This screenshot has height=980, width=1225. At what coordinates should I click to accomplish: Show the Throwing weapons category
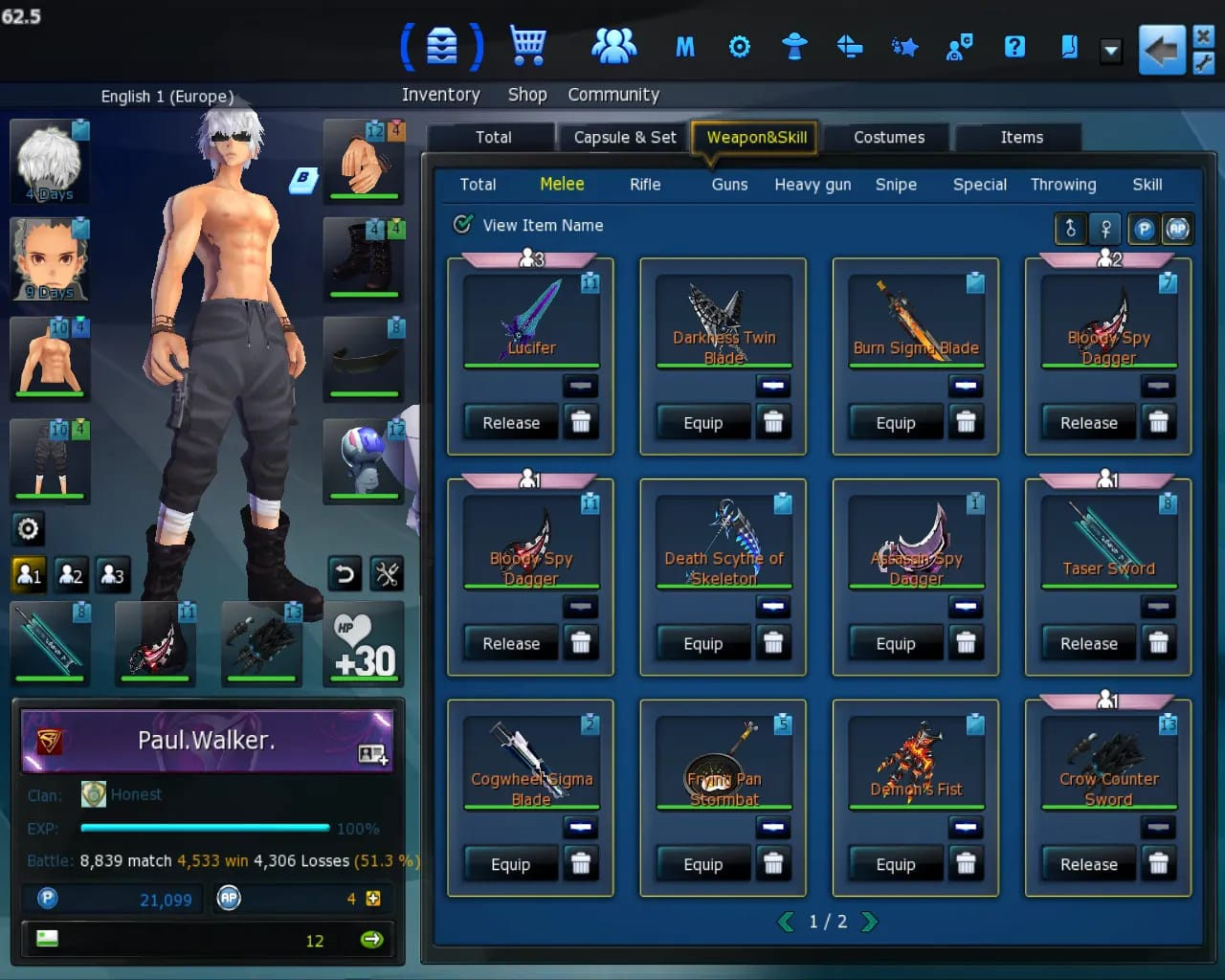tap(1063, 185)
